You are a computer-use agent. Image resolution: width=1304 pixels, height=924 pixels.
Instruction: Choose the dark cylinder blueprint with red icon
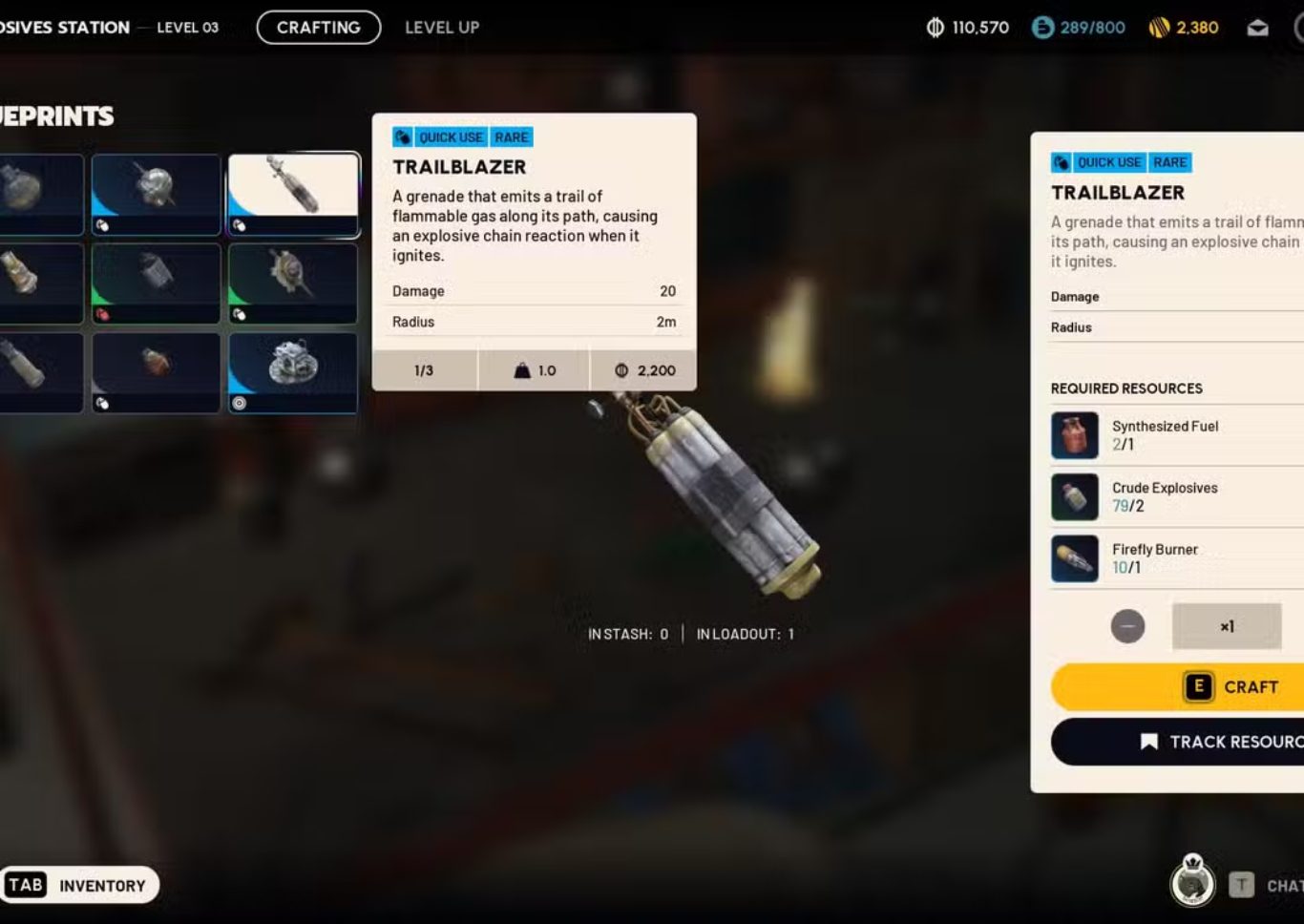(x=156, y=283)
